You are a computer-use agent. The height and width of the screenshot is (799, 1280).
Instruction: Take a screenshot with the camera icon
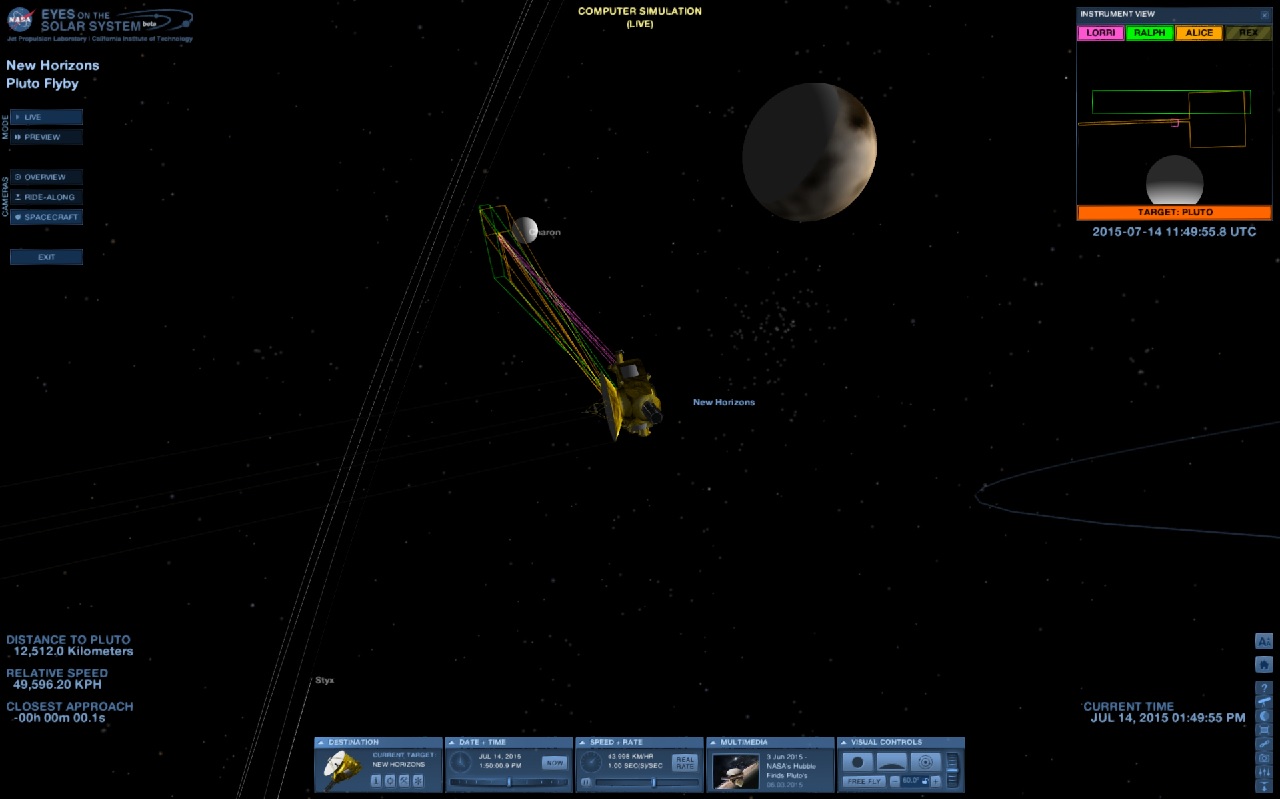1264,758
